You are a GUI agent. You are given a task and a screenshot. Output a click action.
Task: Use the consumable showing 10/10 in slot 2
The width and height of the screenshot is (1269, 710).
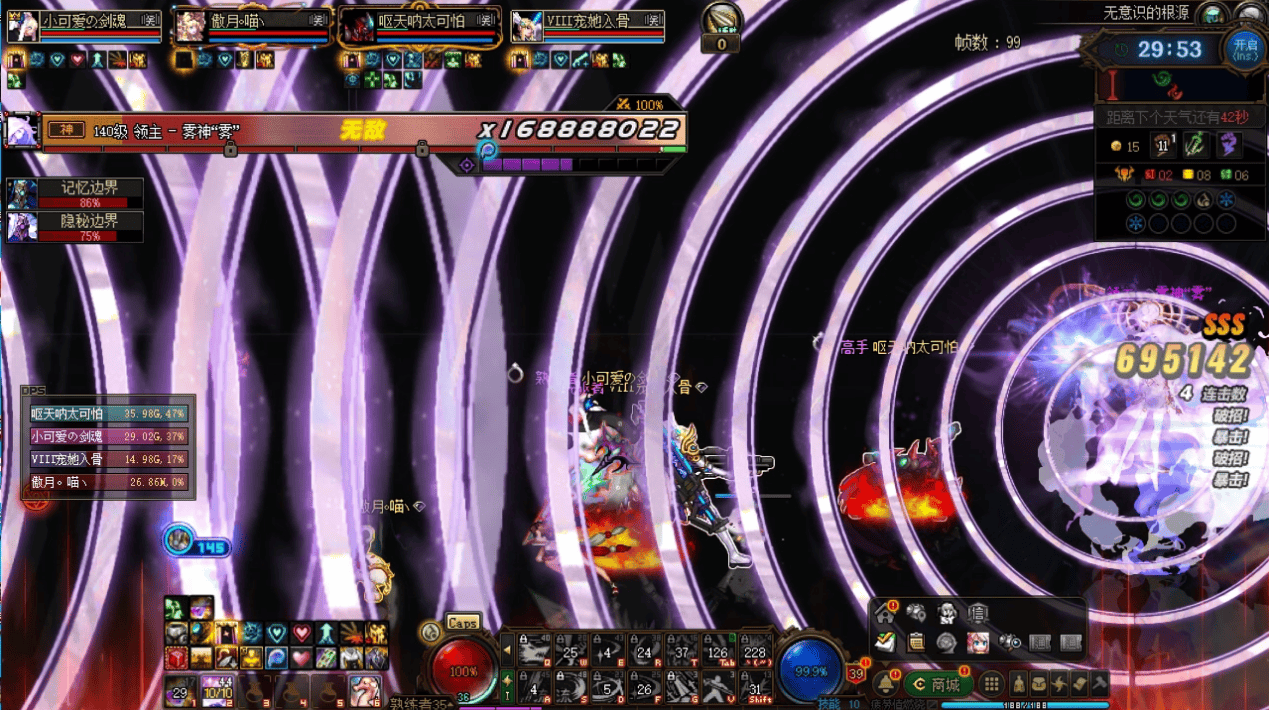pos(217,691)
